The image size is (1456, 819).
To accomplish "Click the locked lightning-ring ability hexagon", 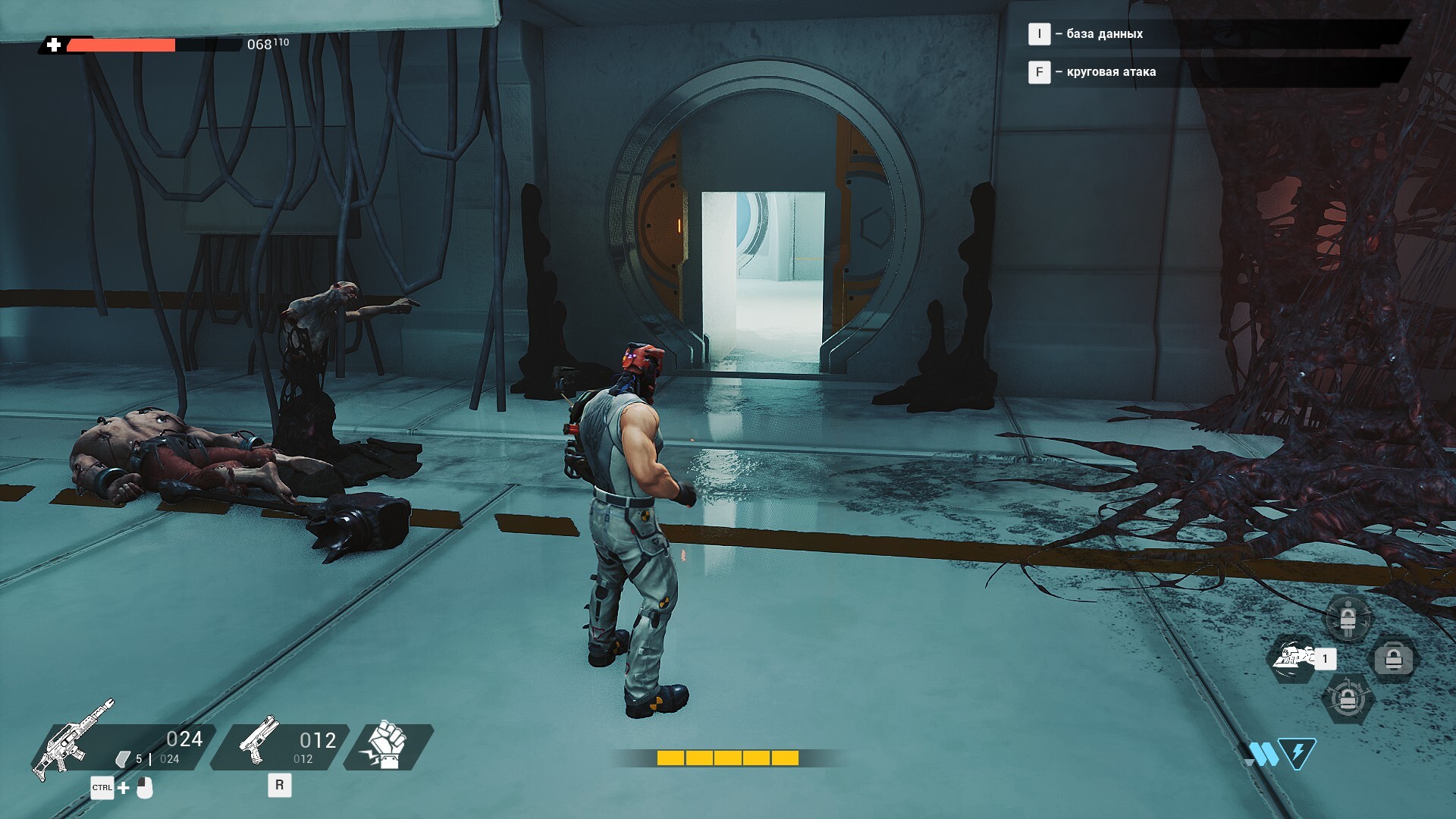I will click(x=1347, y=699).
